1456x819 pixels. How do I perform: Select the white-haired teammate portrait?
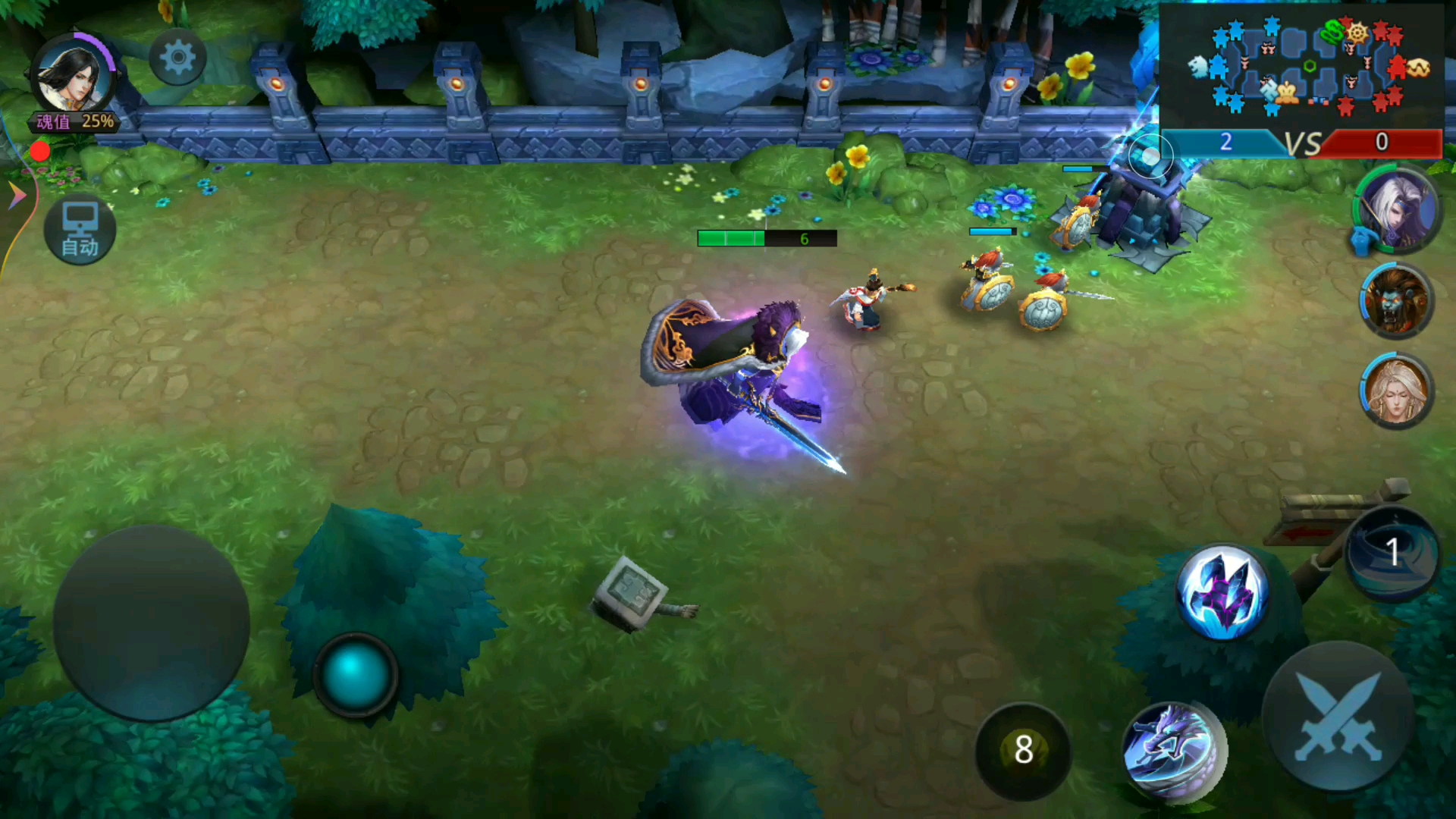click(1397, 209)
